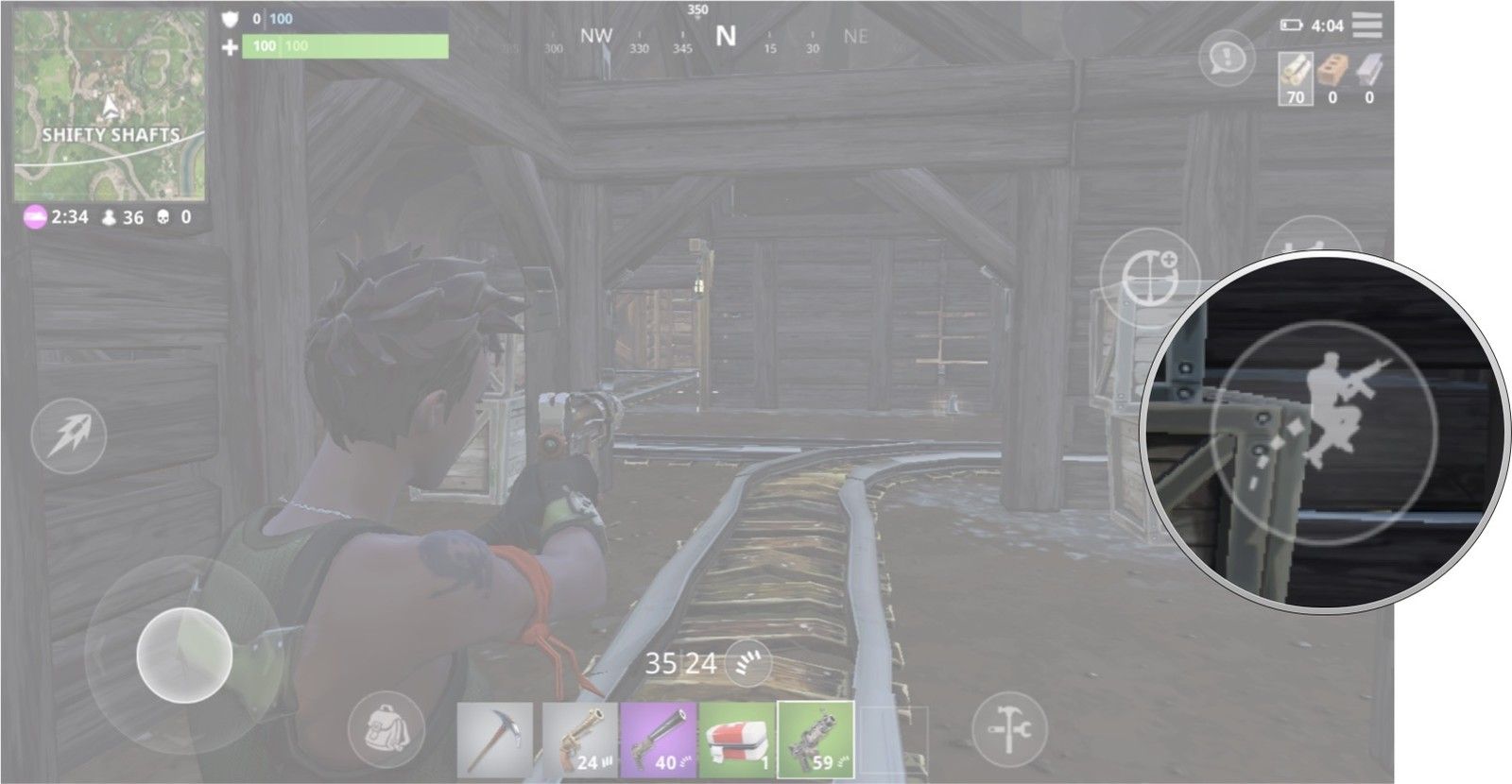This screenshot has height=784, width=1512.
Task: Activate the auto-run sprint button
Action: point(68,435)
